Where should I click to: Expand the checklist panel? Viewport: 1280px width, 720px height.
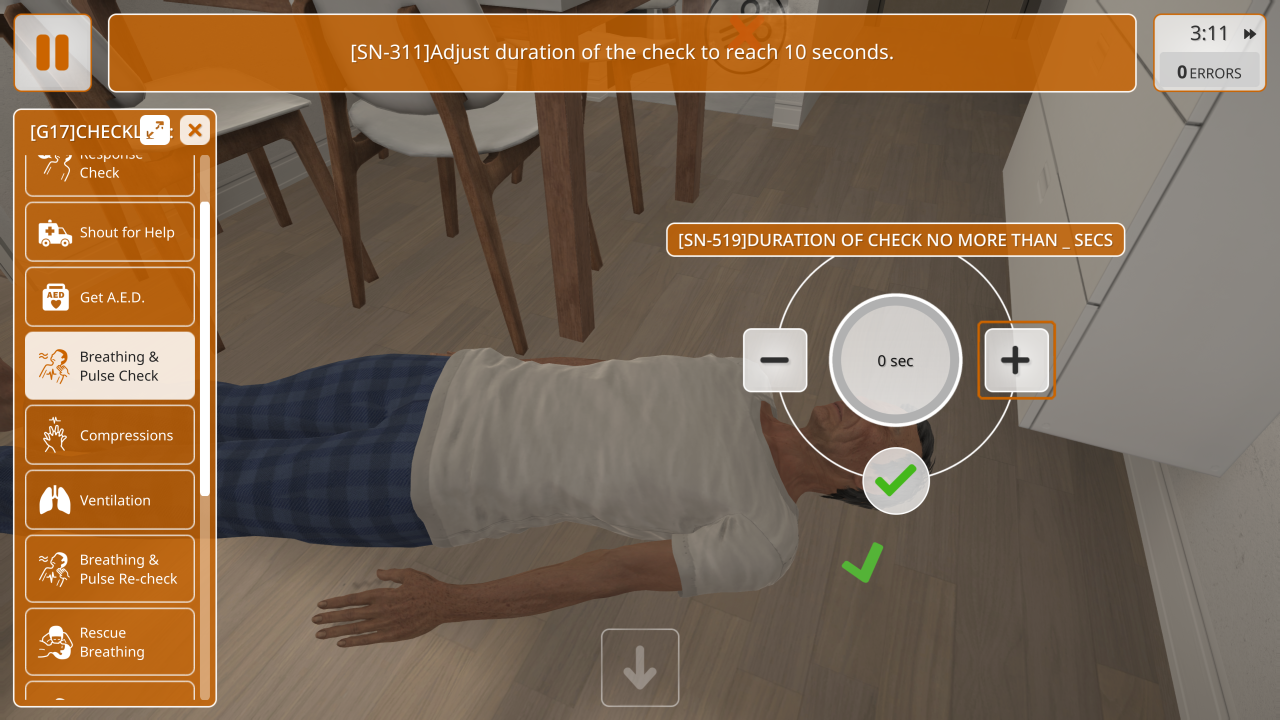coord(155,130)
